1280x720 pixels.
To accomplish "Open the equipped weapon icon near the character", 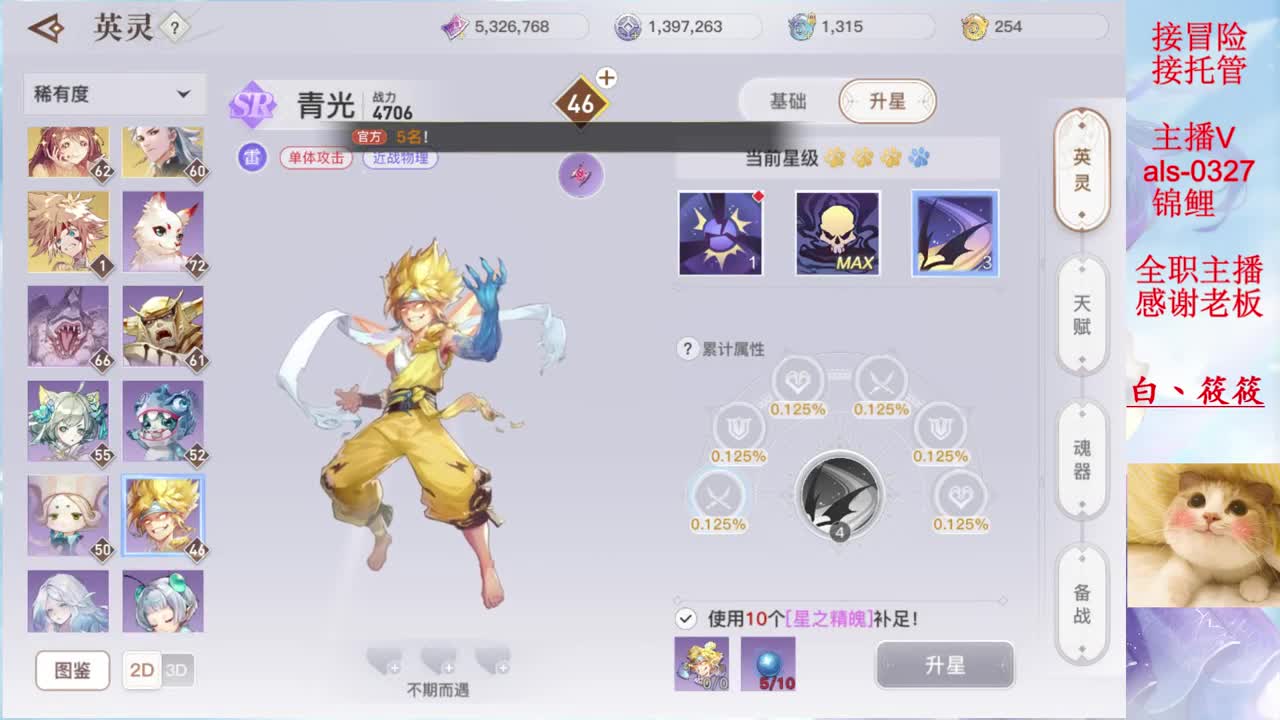I will click(x=580, y=174).
